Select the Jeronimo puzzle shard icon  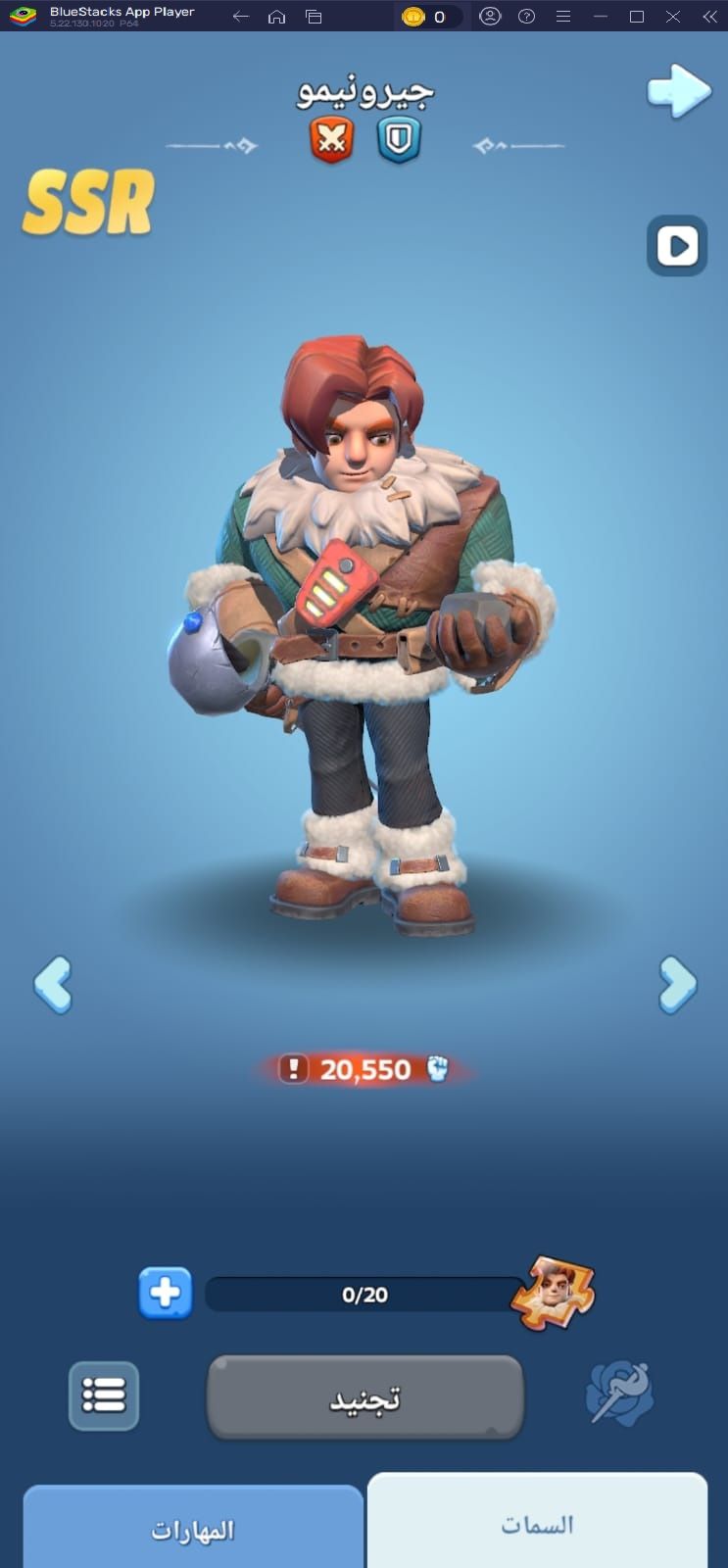[x=555, y=1293]
